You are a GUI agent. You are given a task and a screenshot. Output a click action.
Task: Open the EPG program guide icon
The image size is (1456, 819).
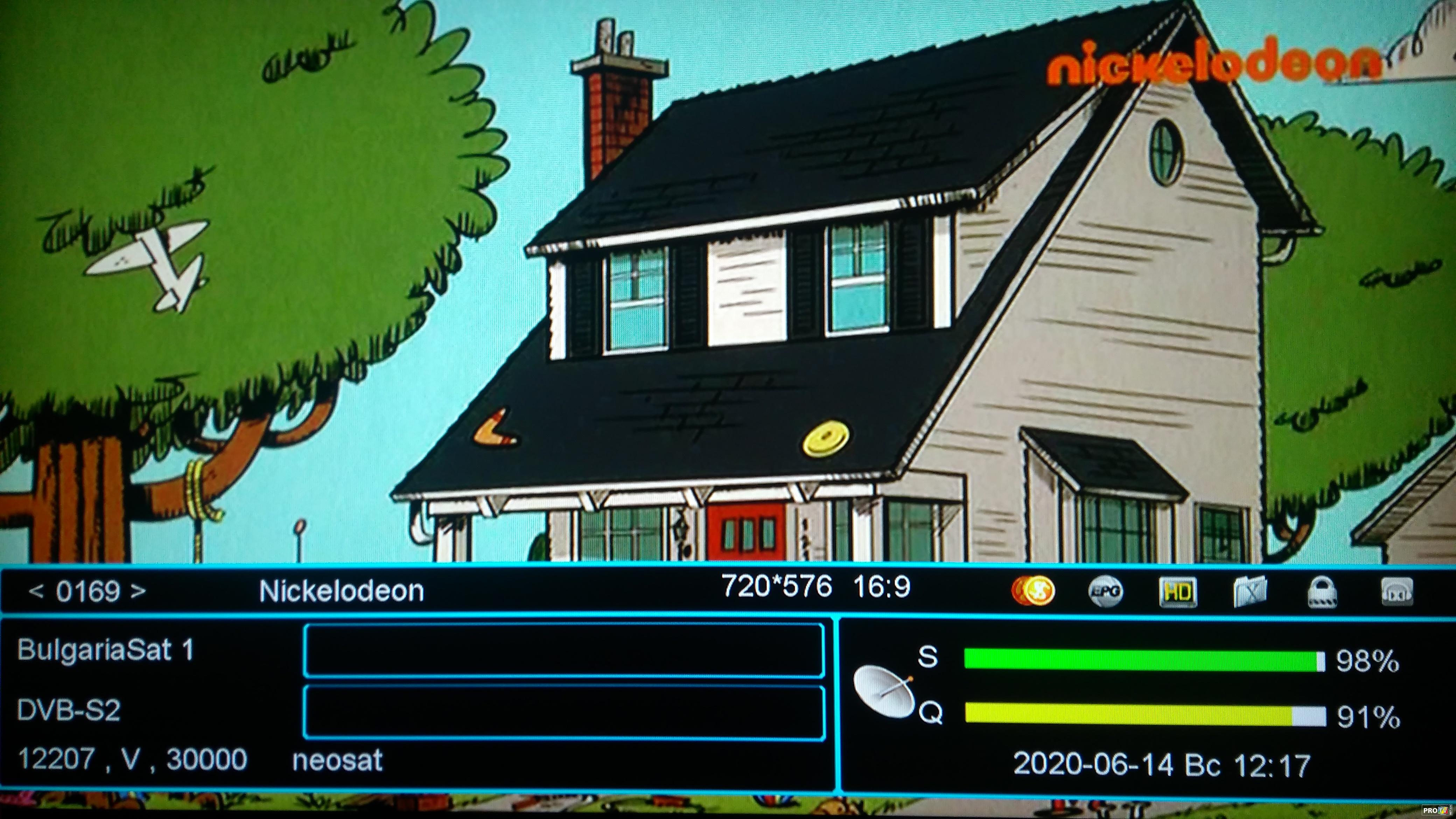pos(1105,592)
